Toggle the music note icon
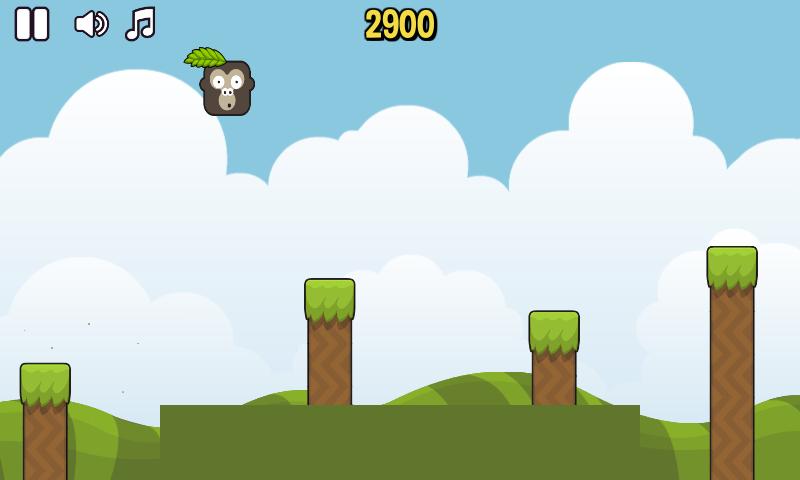 click(x=140, y=24)
